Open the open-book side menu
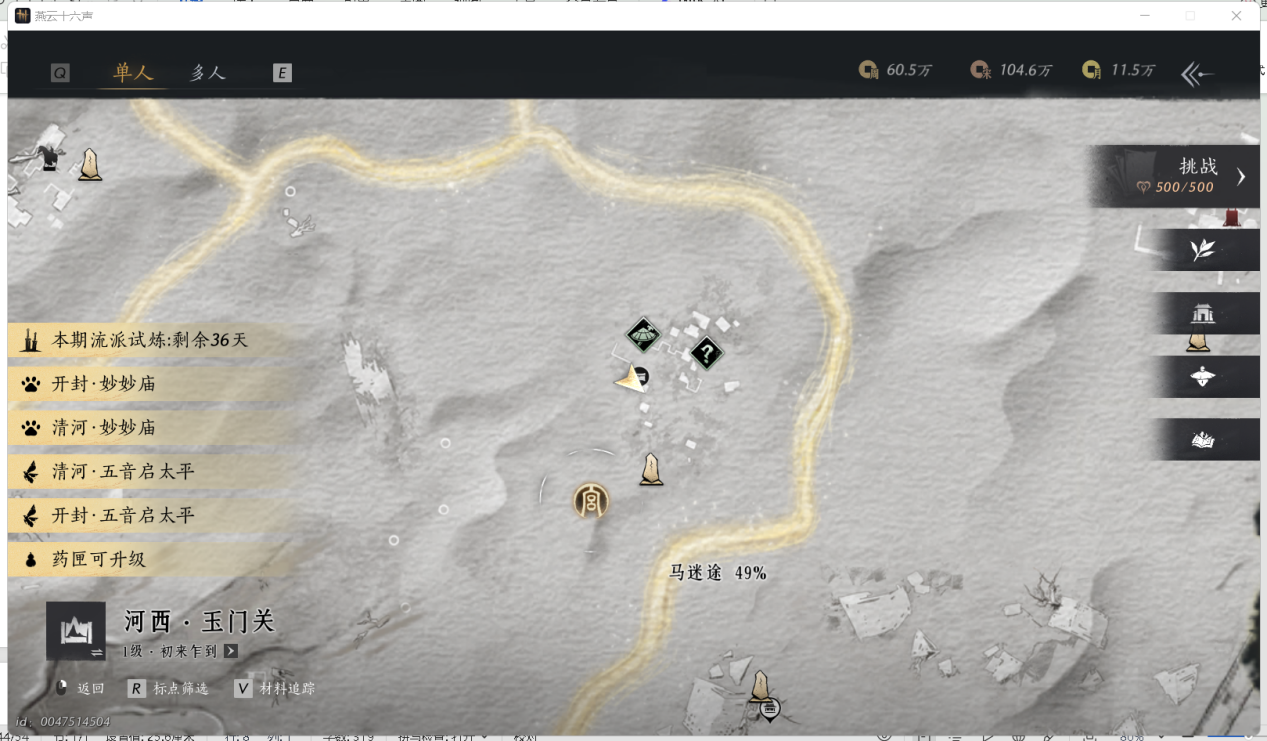This screenshot has width=1267, height=741. pos(1202,440)
